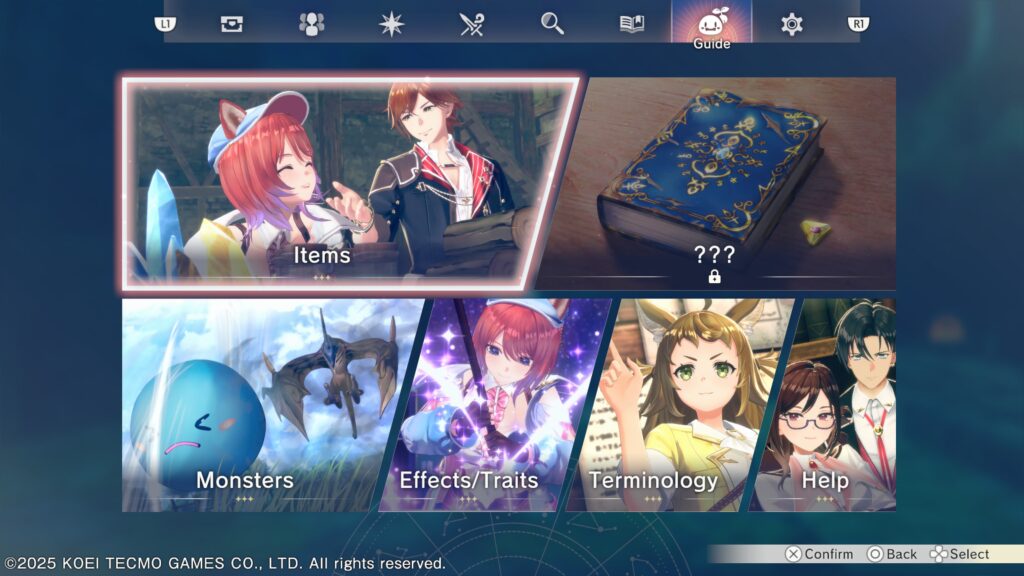The width and height of the screenshot is (1024, 576).
Task: Switch to the gear settings tab
Action: tap(792, 24)
